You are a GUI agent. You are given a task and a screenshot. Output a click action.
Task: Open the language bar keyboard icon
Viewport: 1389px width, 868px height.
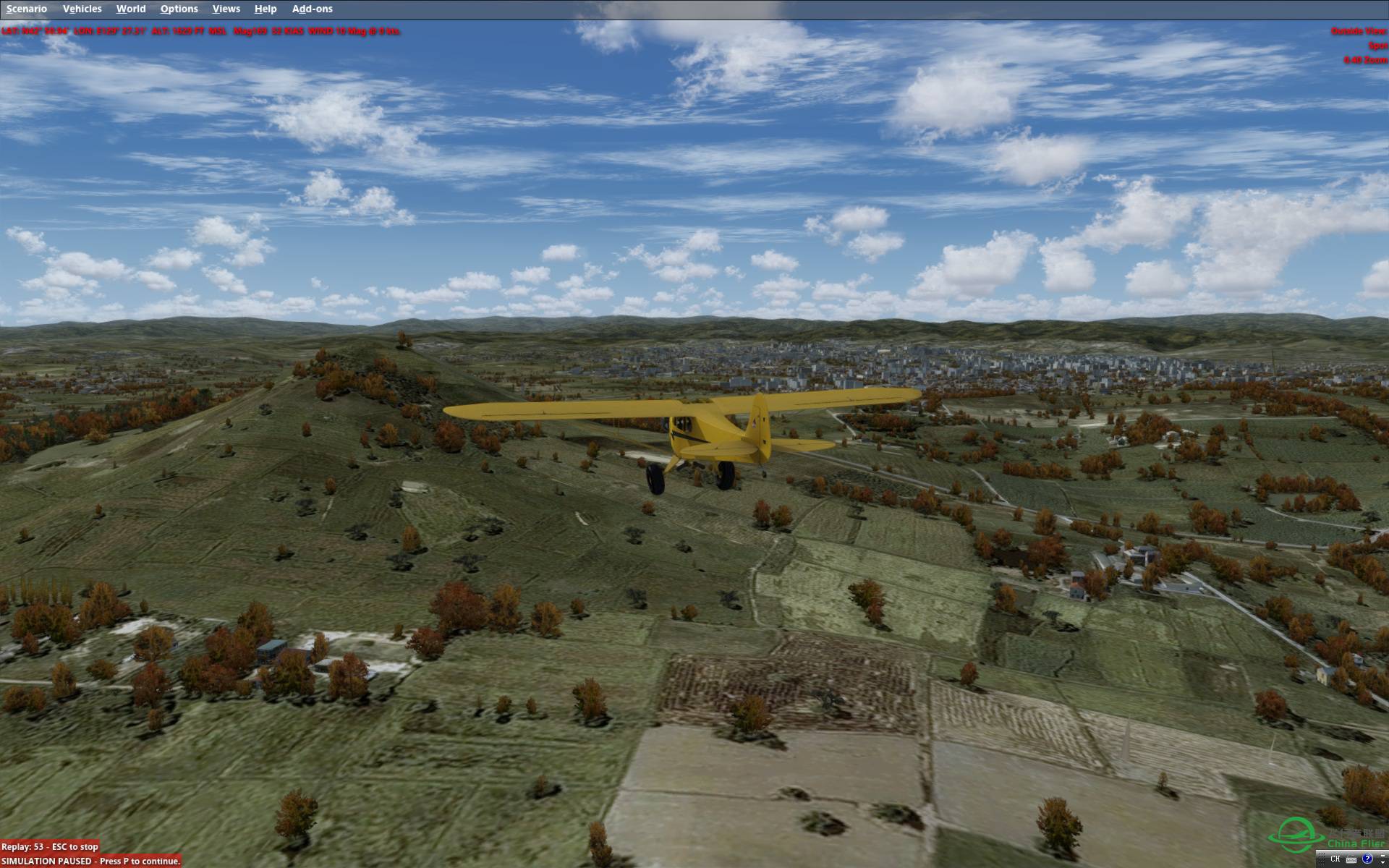(x=1351, y=859)
